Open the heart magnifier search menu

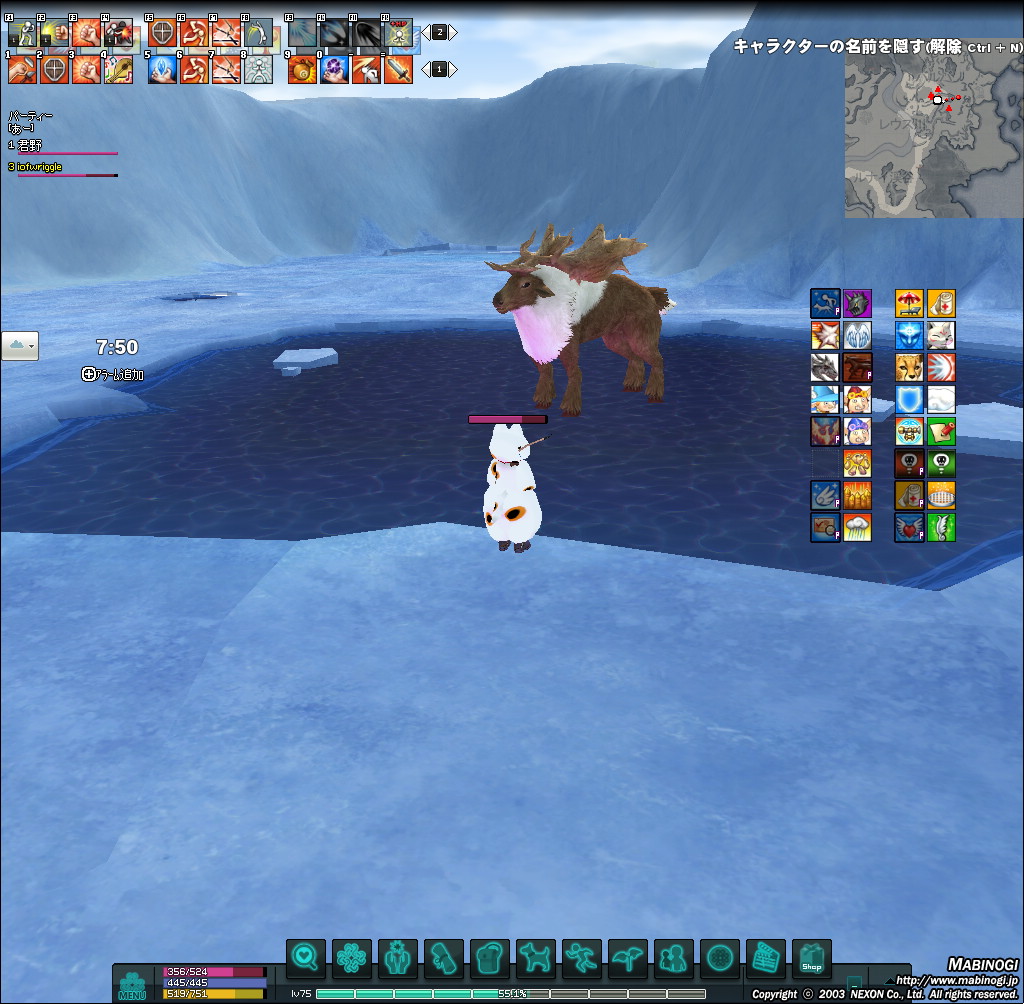(305, 959)
